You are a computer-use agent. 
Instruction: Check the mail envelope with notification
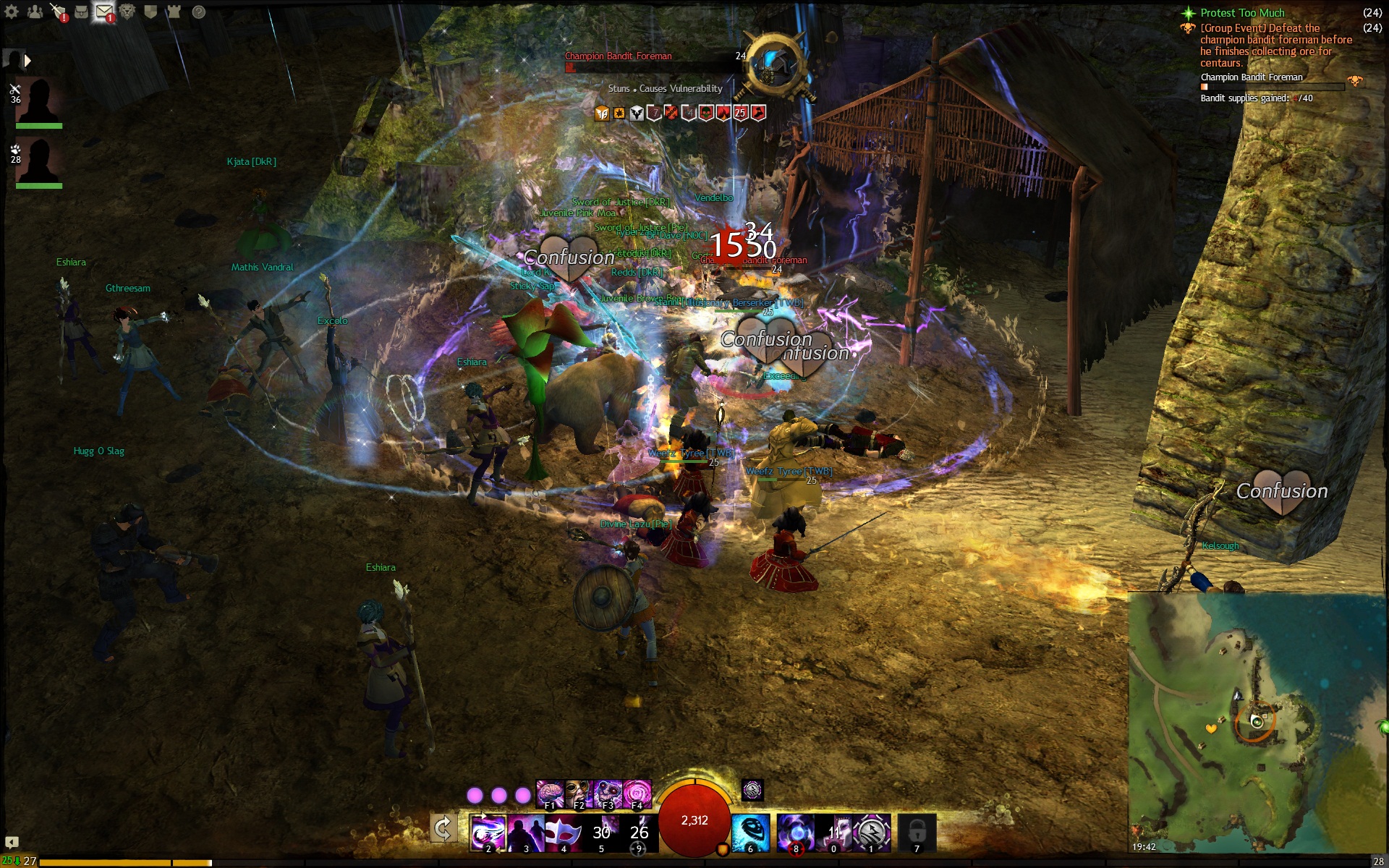[104, 12]
